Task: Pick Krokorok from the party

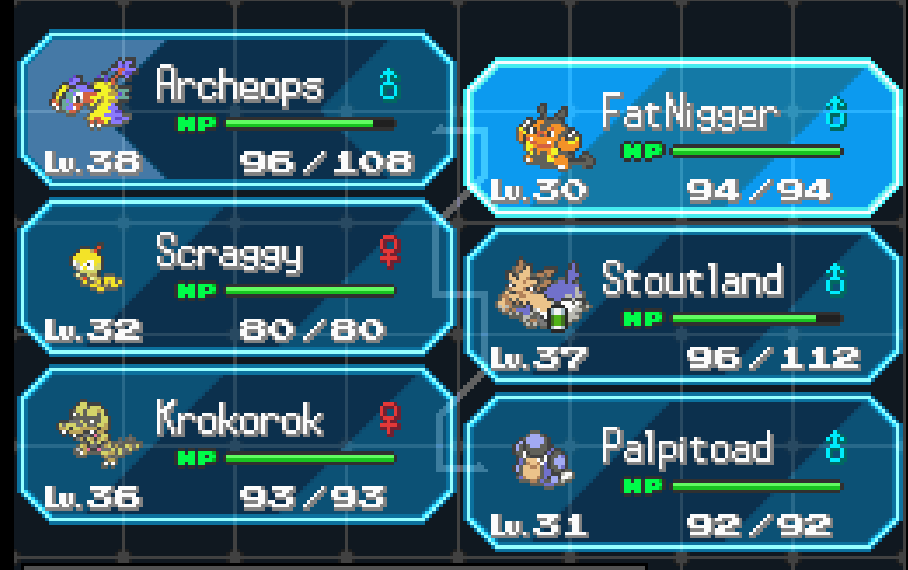Action: 237,445
